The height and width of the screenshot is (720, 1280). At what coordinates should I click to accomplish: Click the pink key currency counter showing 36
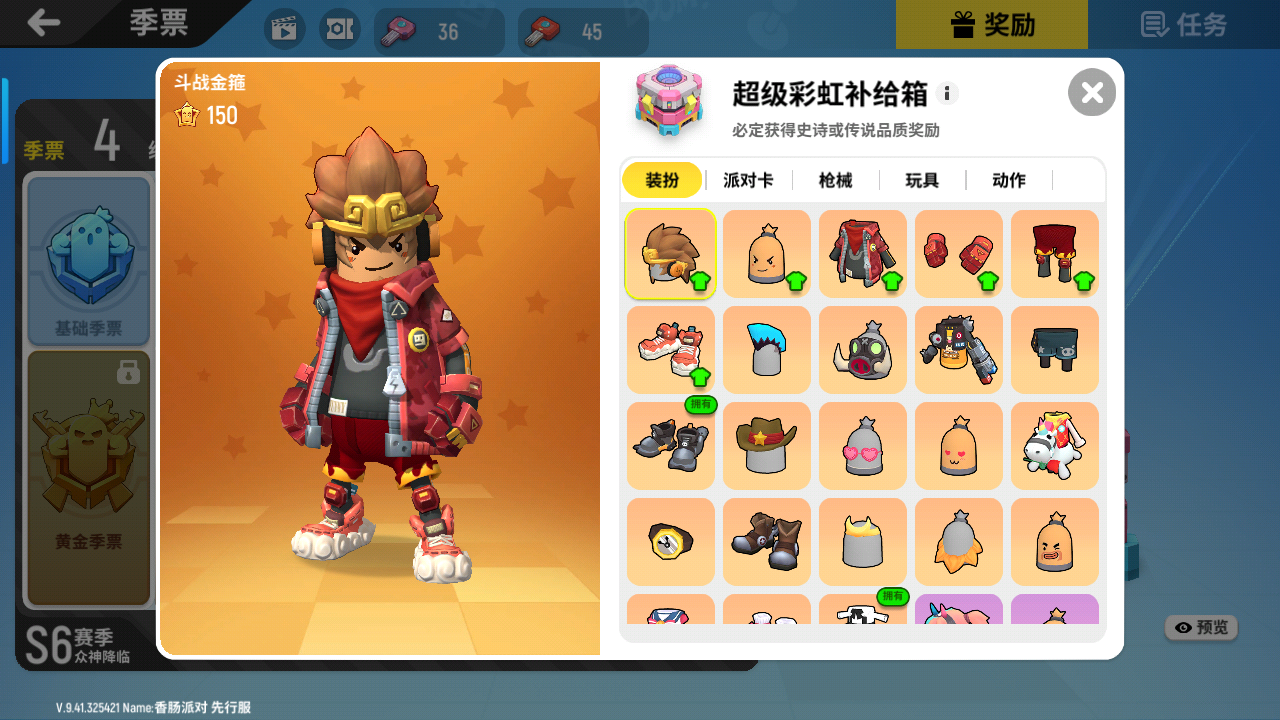point(438,31)
